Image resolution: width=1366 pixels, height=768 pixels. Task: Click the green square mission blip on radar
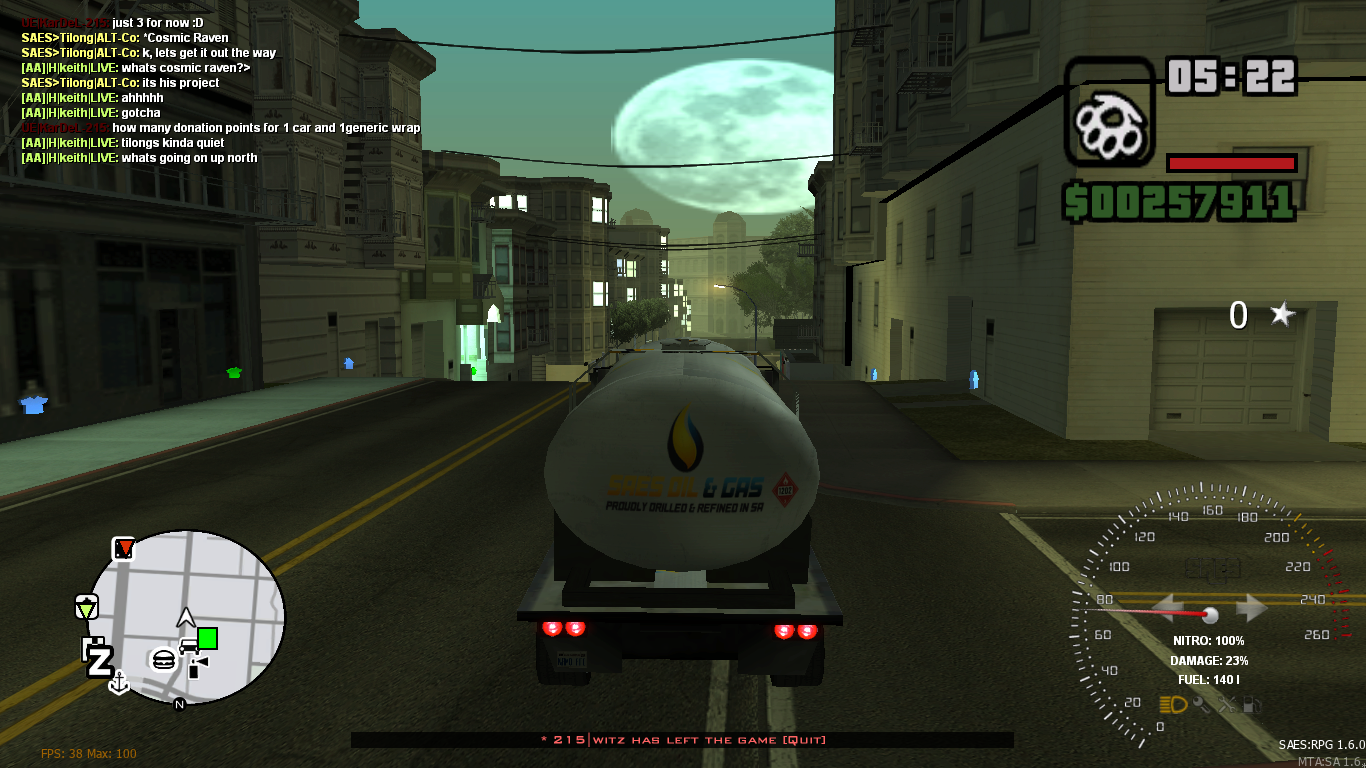coord(207,637)
